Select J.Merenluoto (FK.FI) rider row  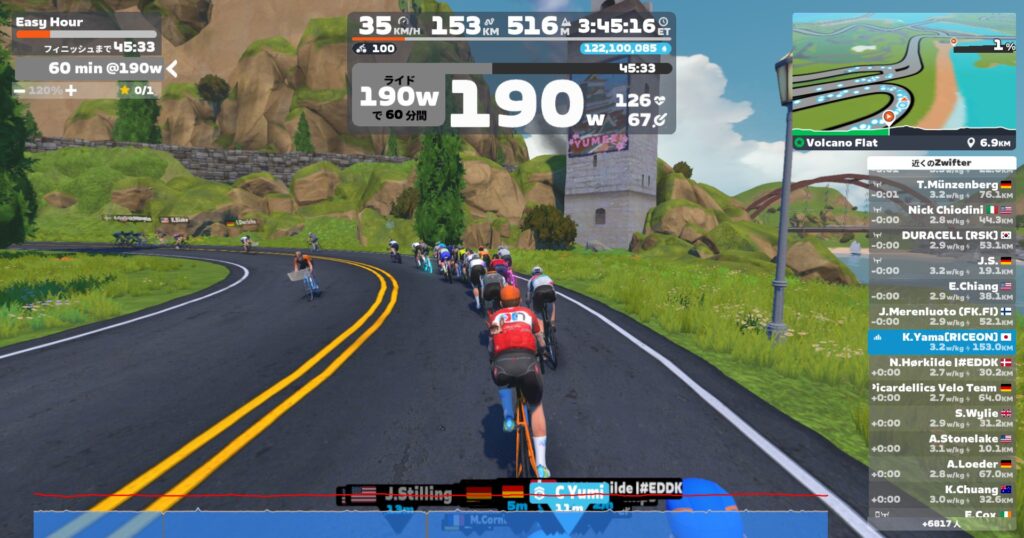tap(941, 316)
